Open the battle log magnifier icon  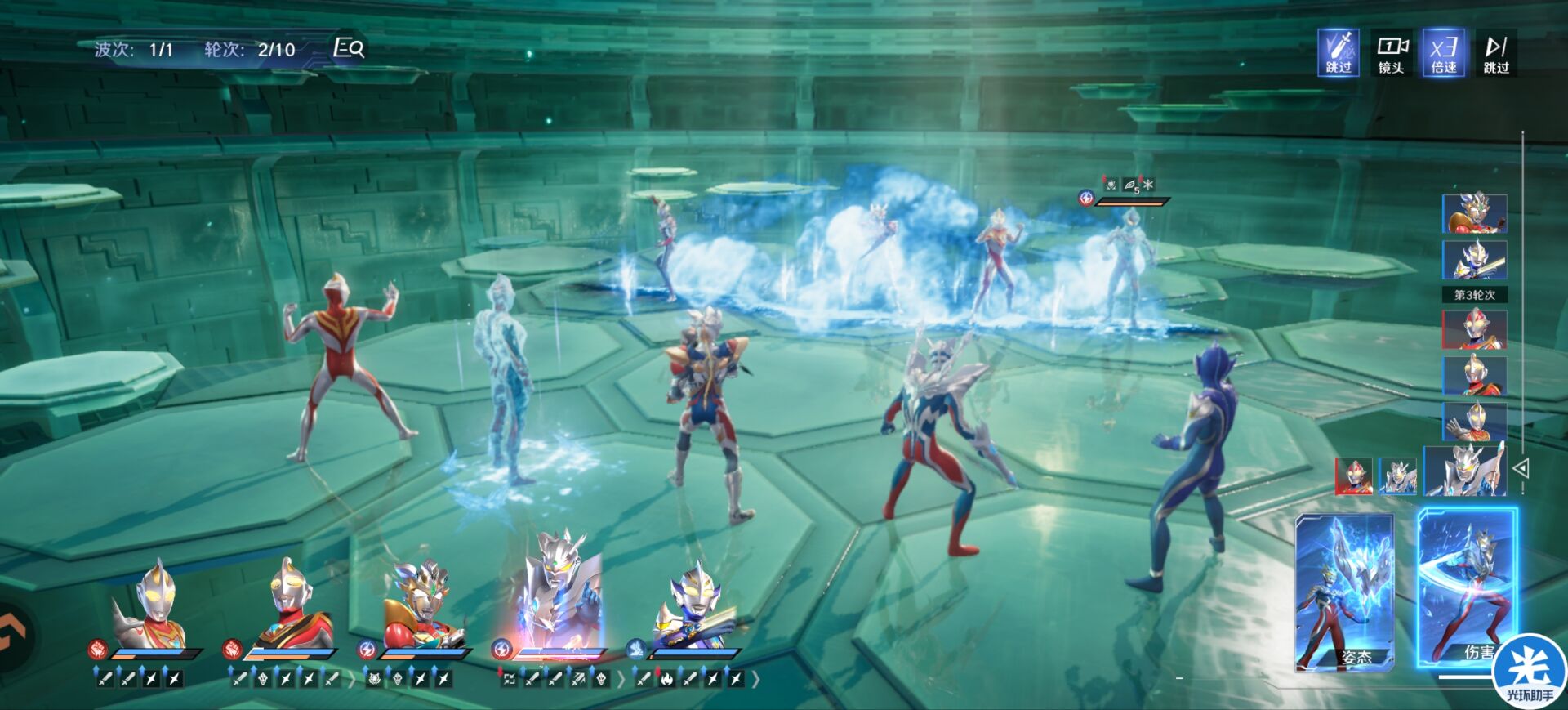coord(350,49)
